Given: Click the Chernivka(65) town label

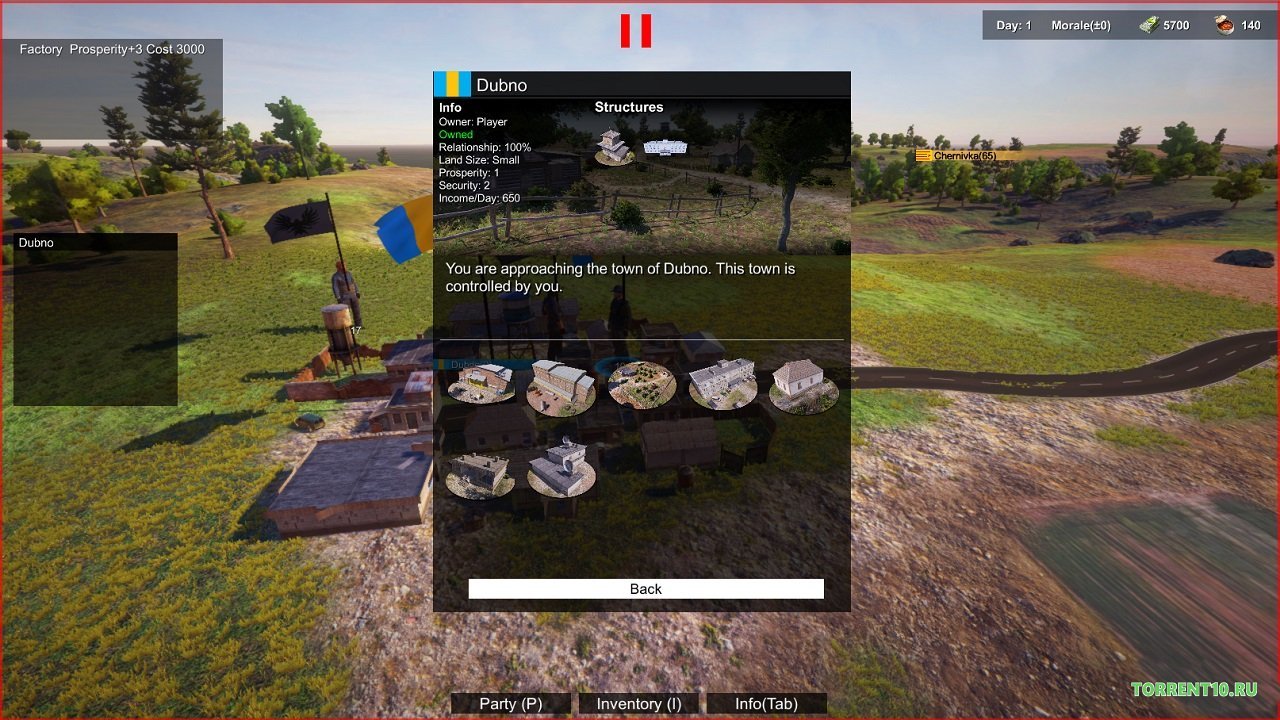Looking at the screenshot, I should tap(958, 157).
